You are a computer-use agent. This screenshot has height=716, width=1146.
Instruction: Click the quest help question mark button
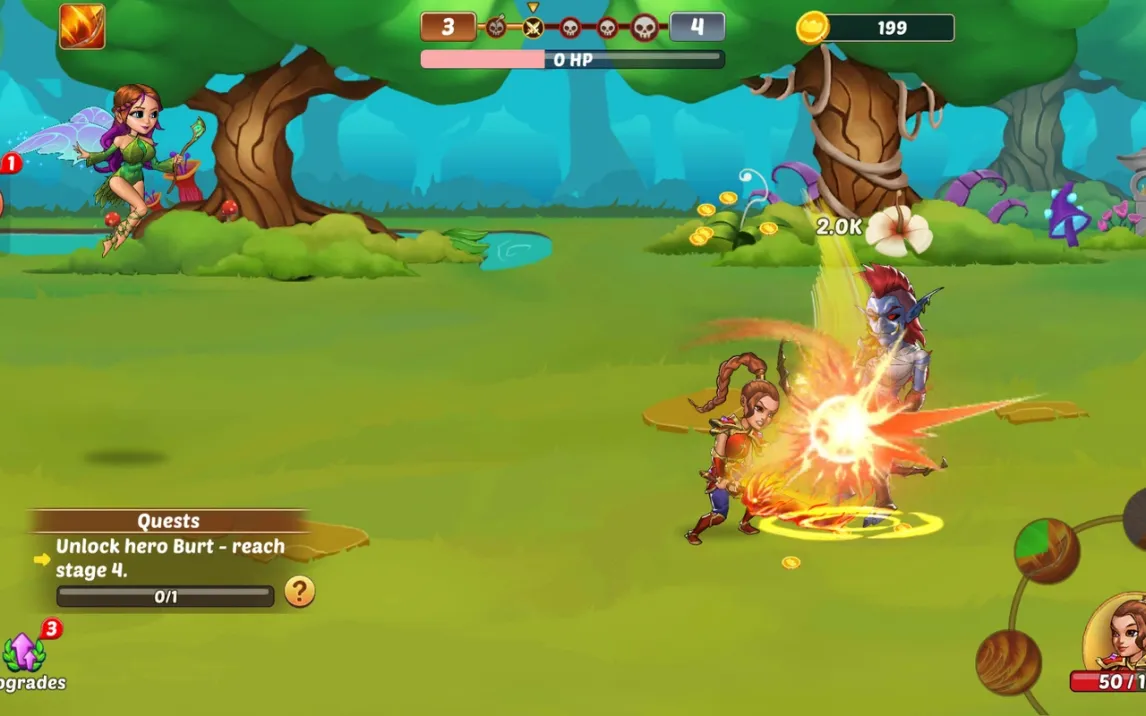(300, 592)
